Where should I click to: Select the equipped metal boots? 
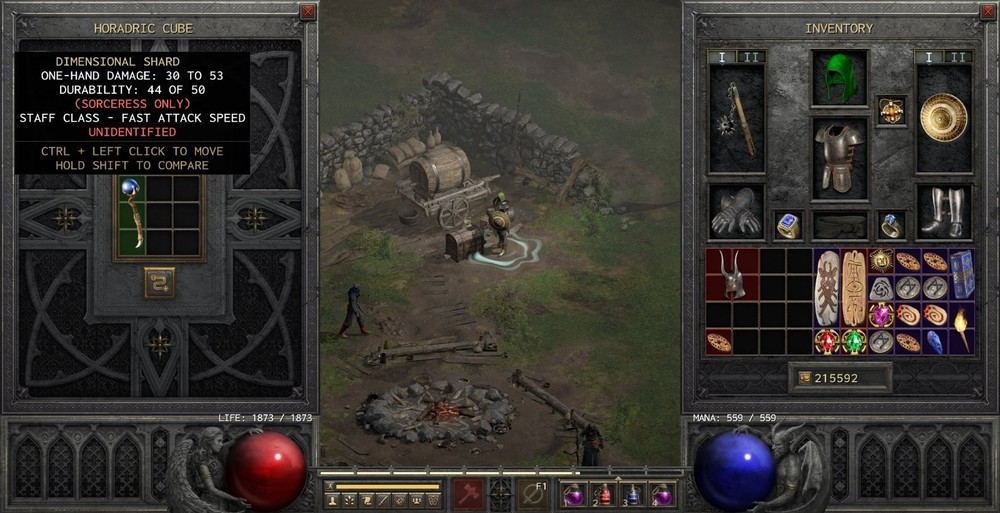pos(944,211)
